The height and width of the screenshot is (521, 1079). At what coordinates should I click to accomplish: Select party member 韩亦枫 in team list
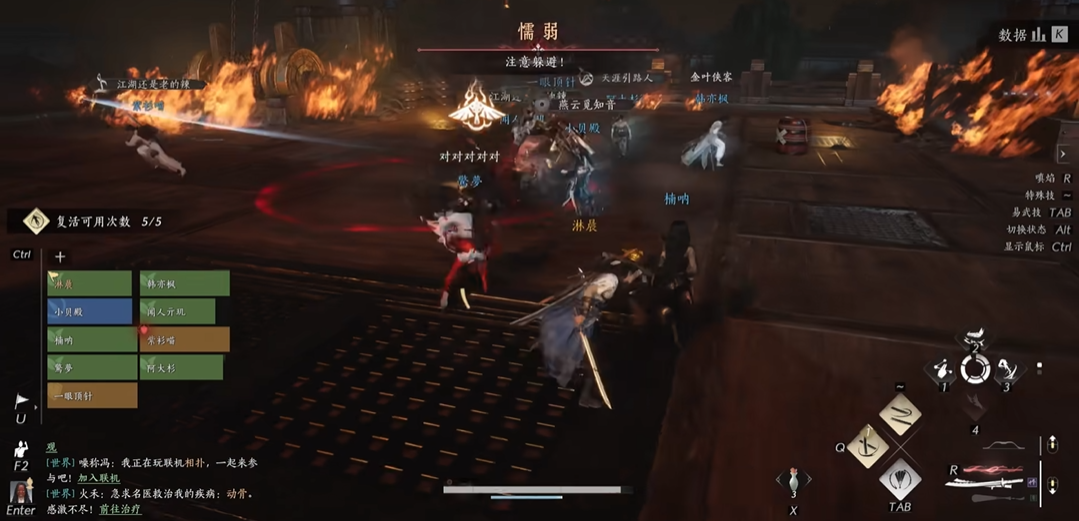[185, 284]
